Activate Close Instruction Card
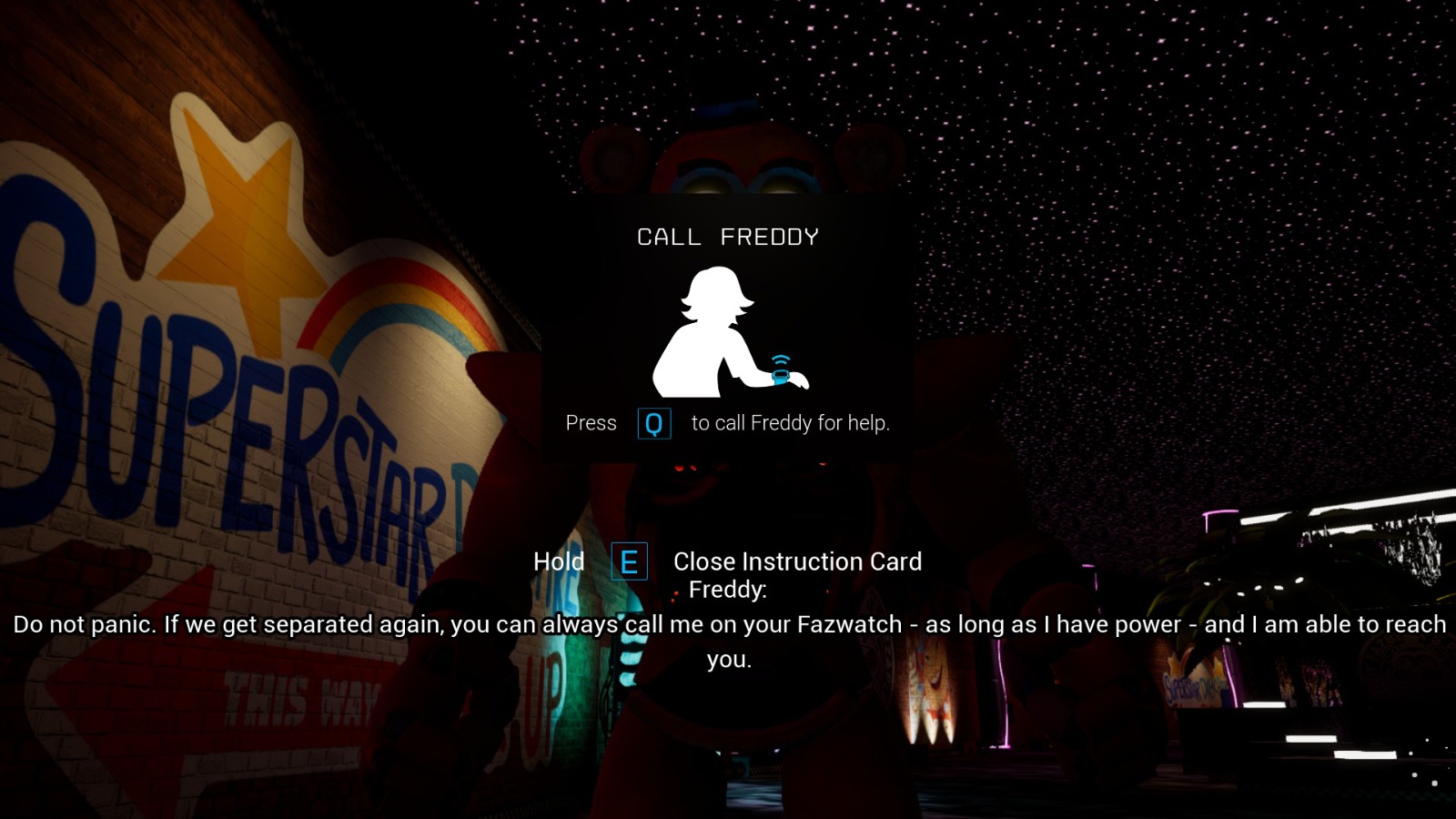1456x819 pixels. coord(797,561)
